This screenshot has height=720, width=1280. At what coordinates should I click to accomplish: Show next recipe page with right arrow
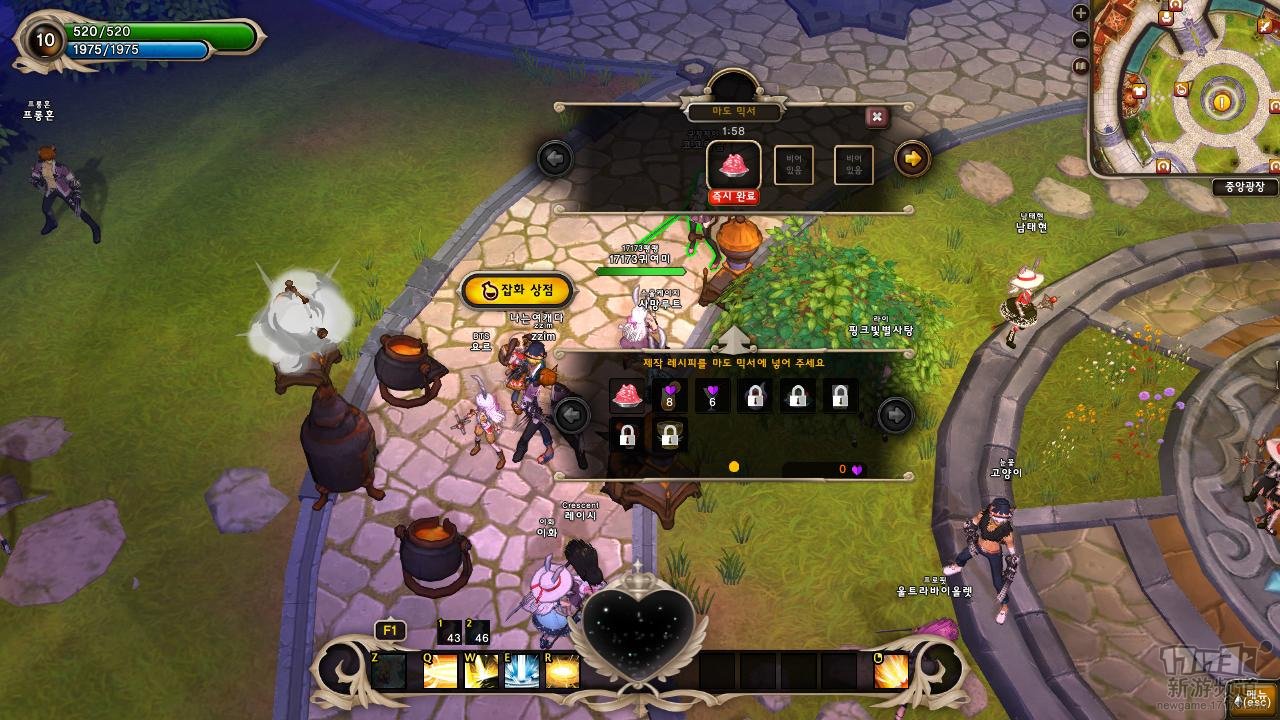pyautogui.click(x=895, y=414)
